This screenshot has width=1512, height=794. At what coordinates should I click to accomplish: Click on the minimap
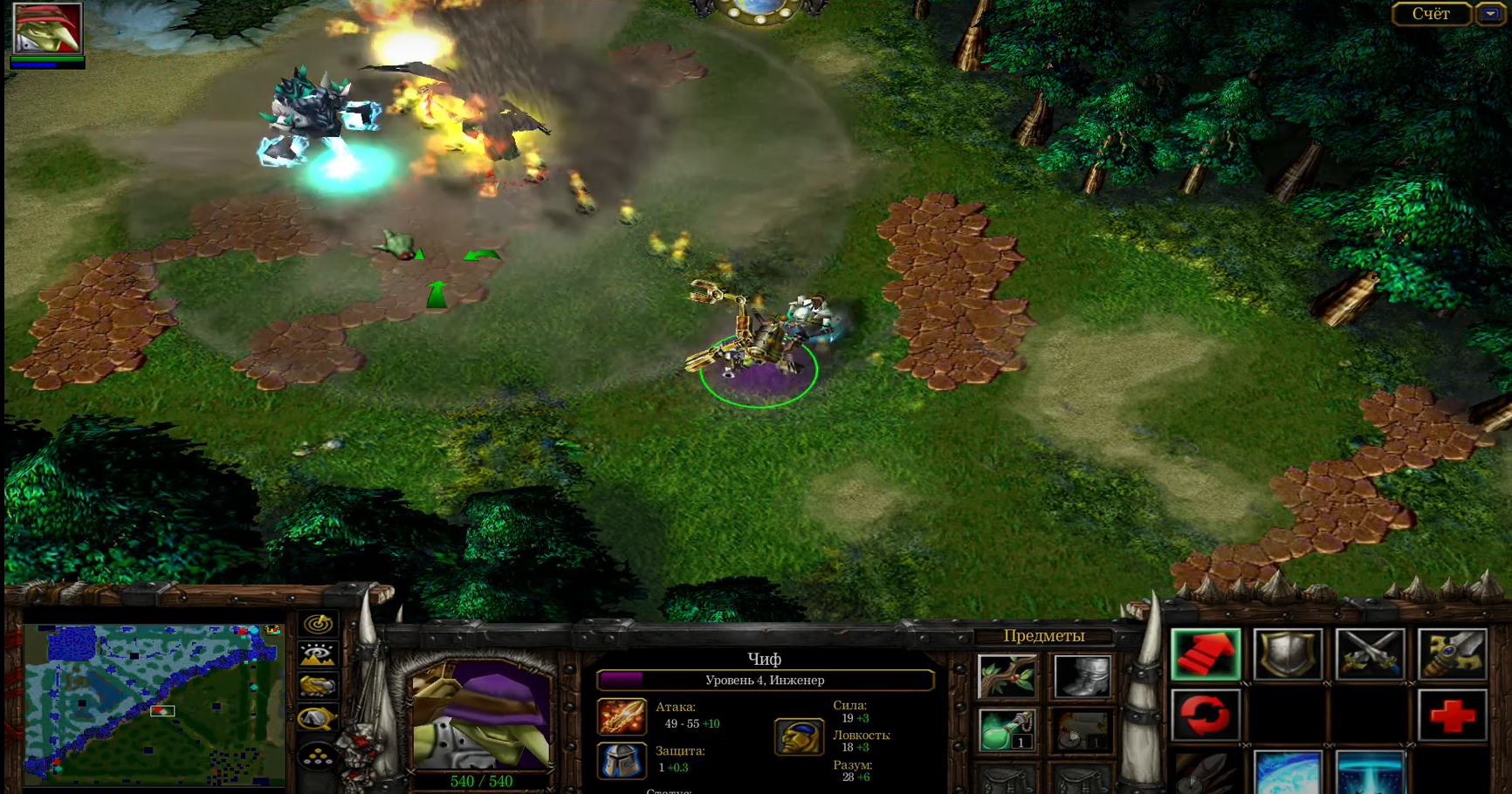tap(153, 702)
